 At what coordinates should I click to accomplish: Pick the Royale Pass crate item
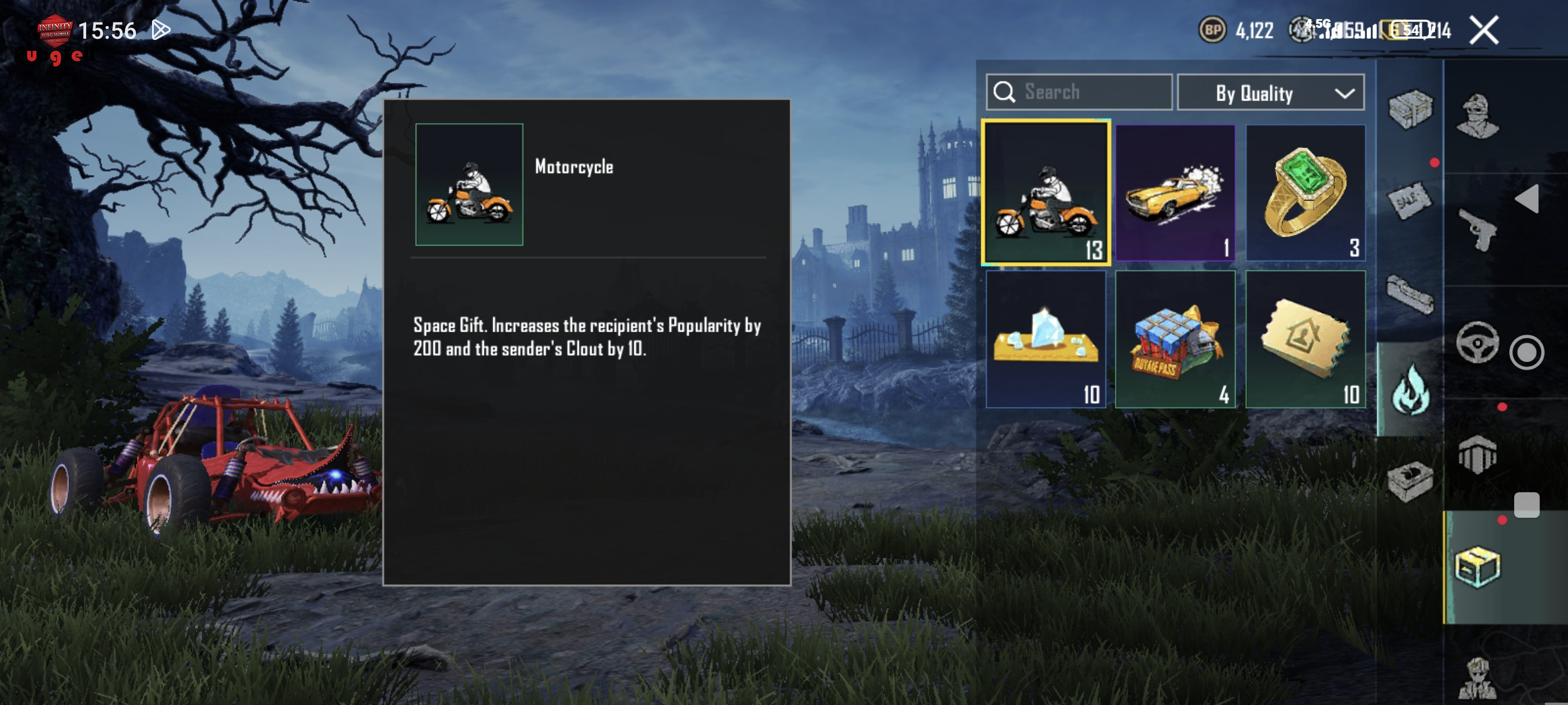1175,339
